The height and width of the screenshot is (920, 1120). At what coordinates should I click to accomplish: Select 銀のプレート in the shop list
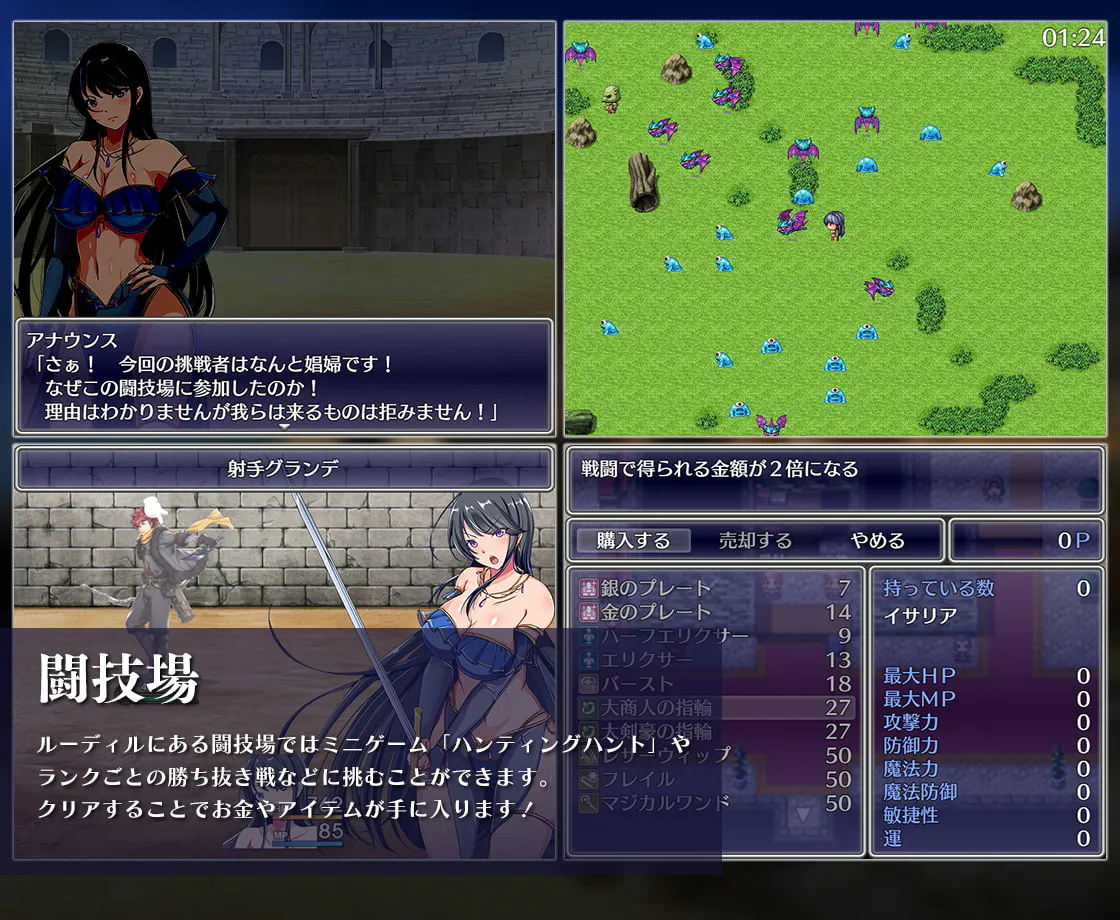click(x=715, y=588)
